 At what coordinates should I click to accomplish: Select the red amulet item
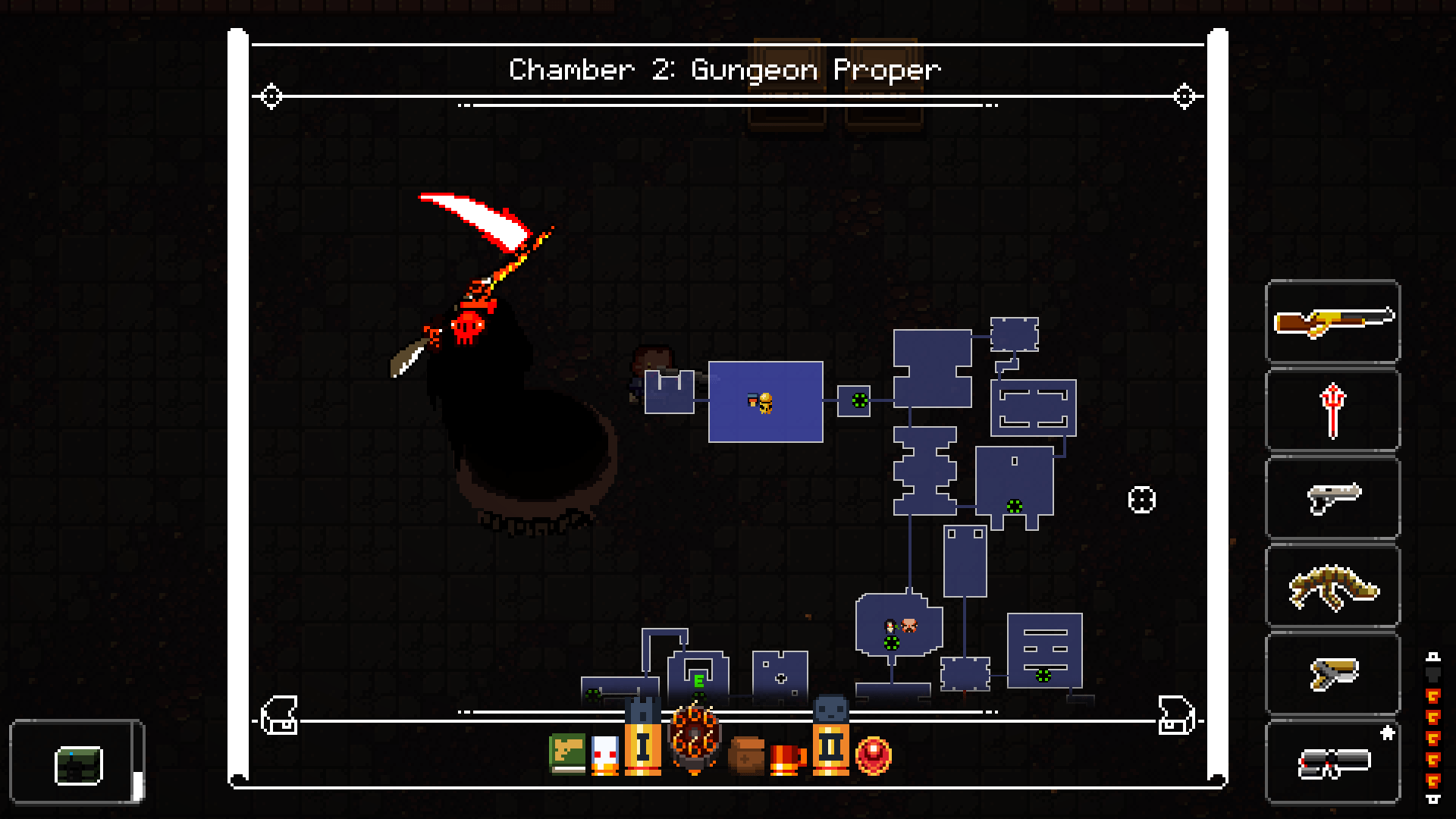click(x=874, y=755)
